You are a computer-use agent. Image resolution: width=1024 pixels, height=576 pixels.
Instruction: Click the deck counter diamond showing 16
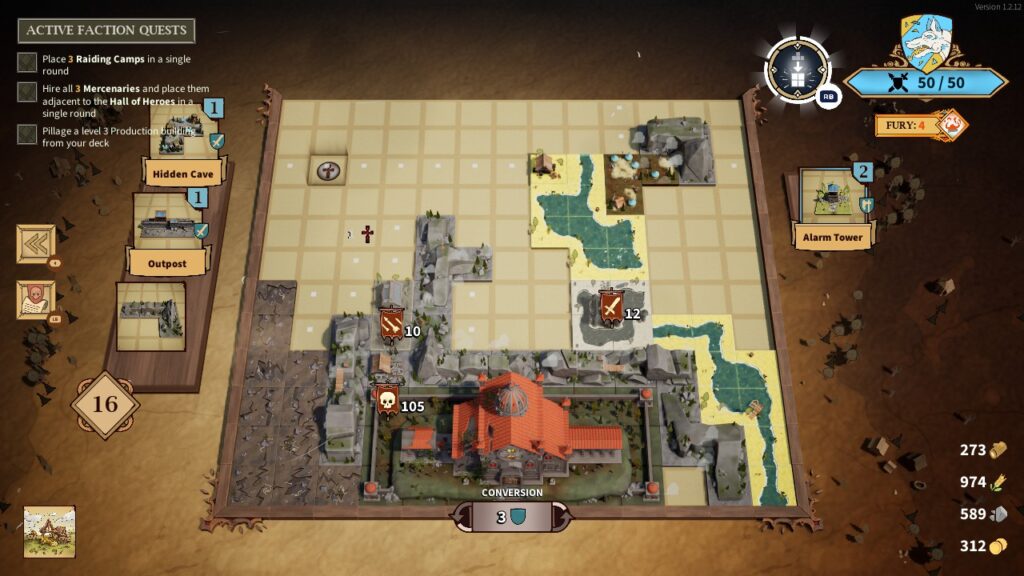[x=105, y=405]
